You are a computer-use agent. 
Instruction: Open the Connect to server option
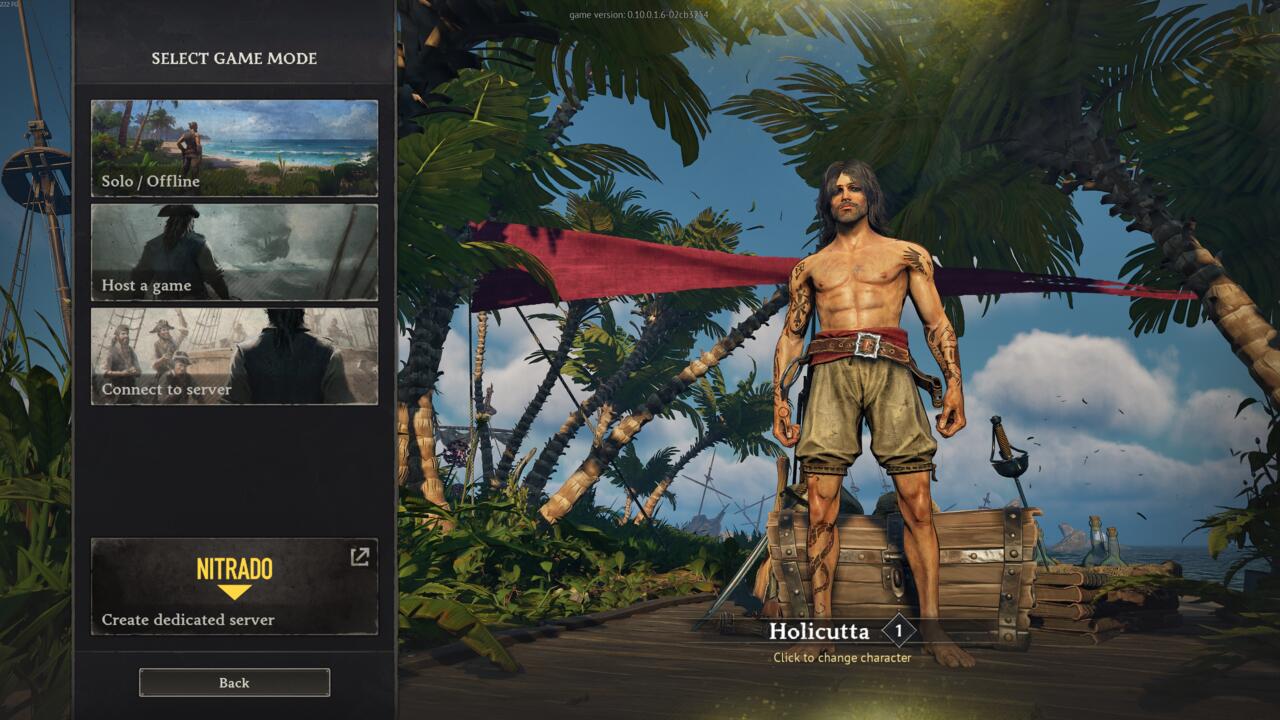(234, 356)
